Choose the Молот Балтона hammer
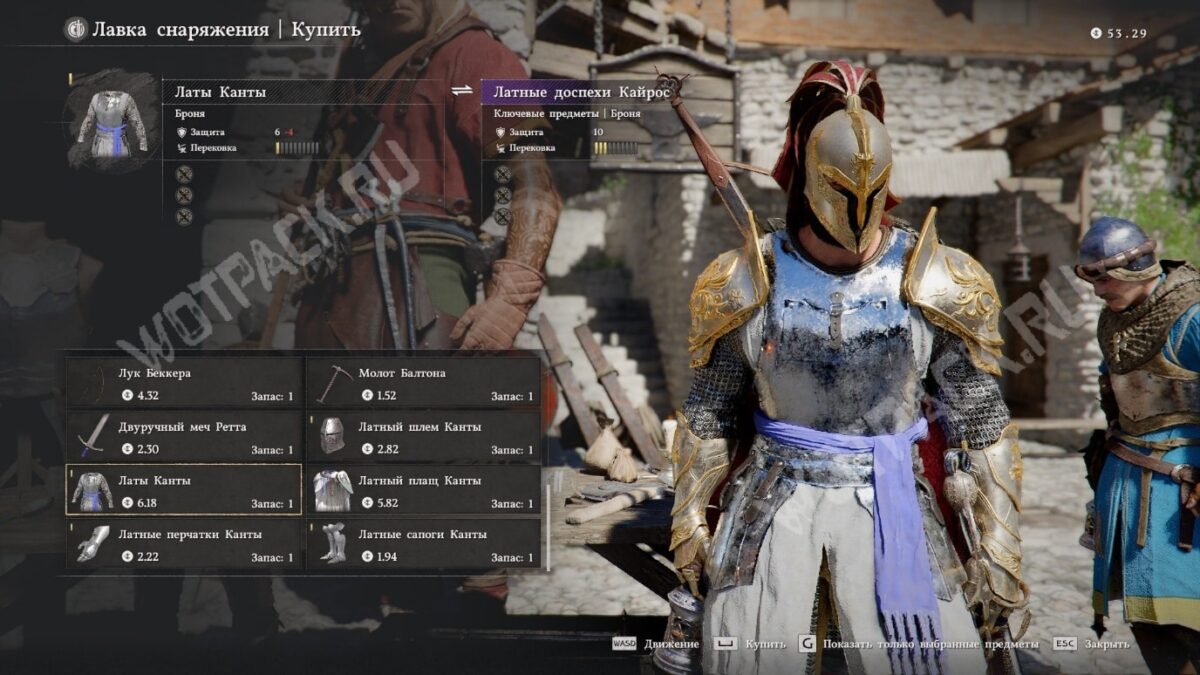 pyautogui.click(x=424, y=383)
